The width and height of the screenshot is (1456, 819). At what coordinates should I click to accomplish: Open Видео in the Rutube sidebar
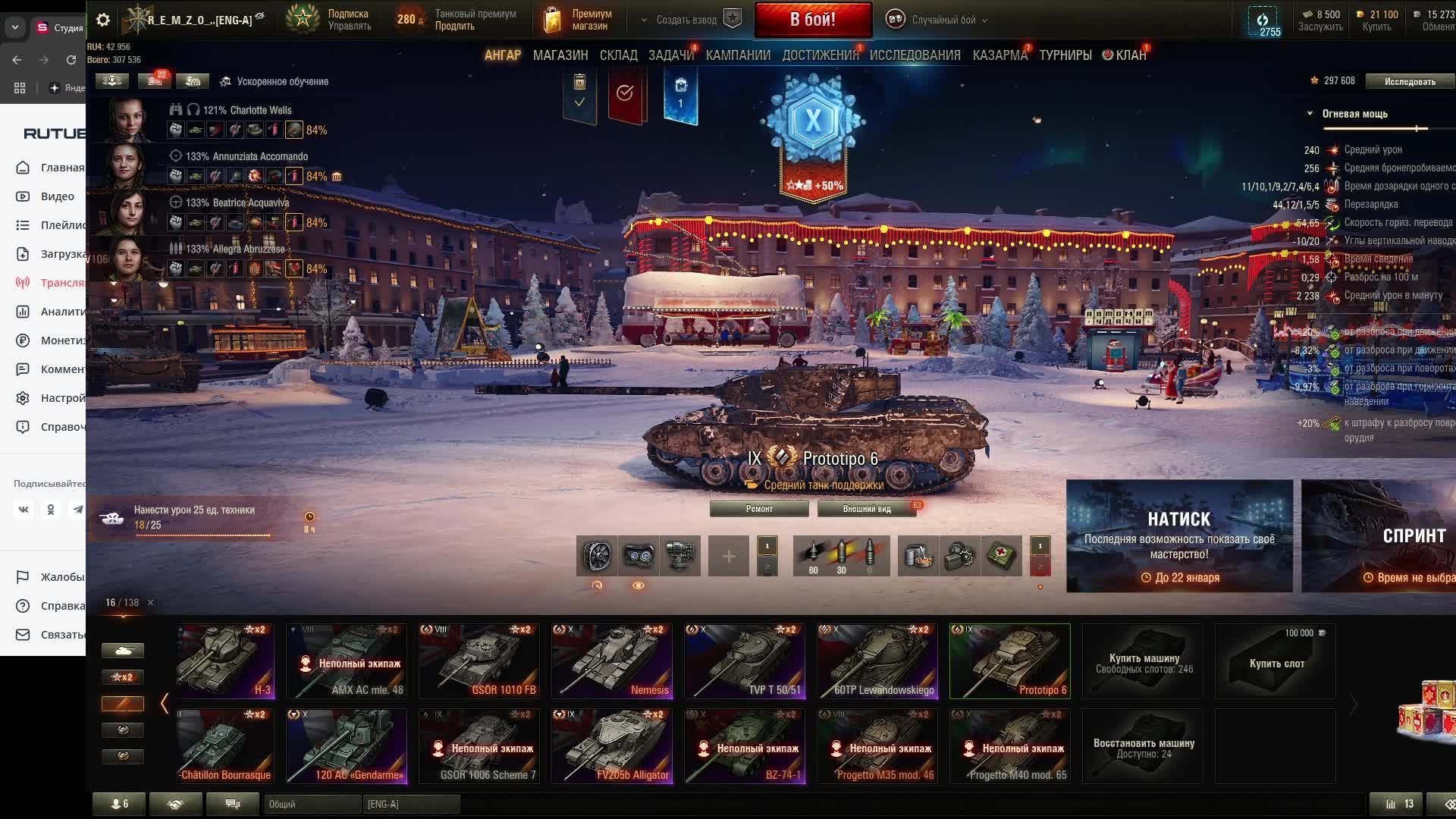[57, 196]
